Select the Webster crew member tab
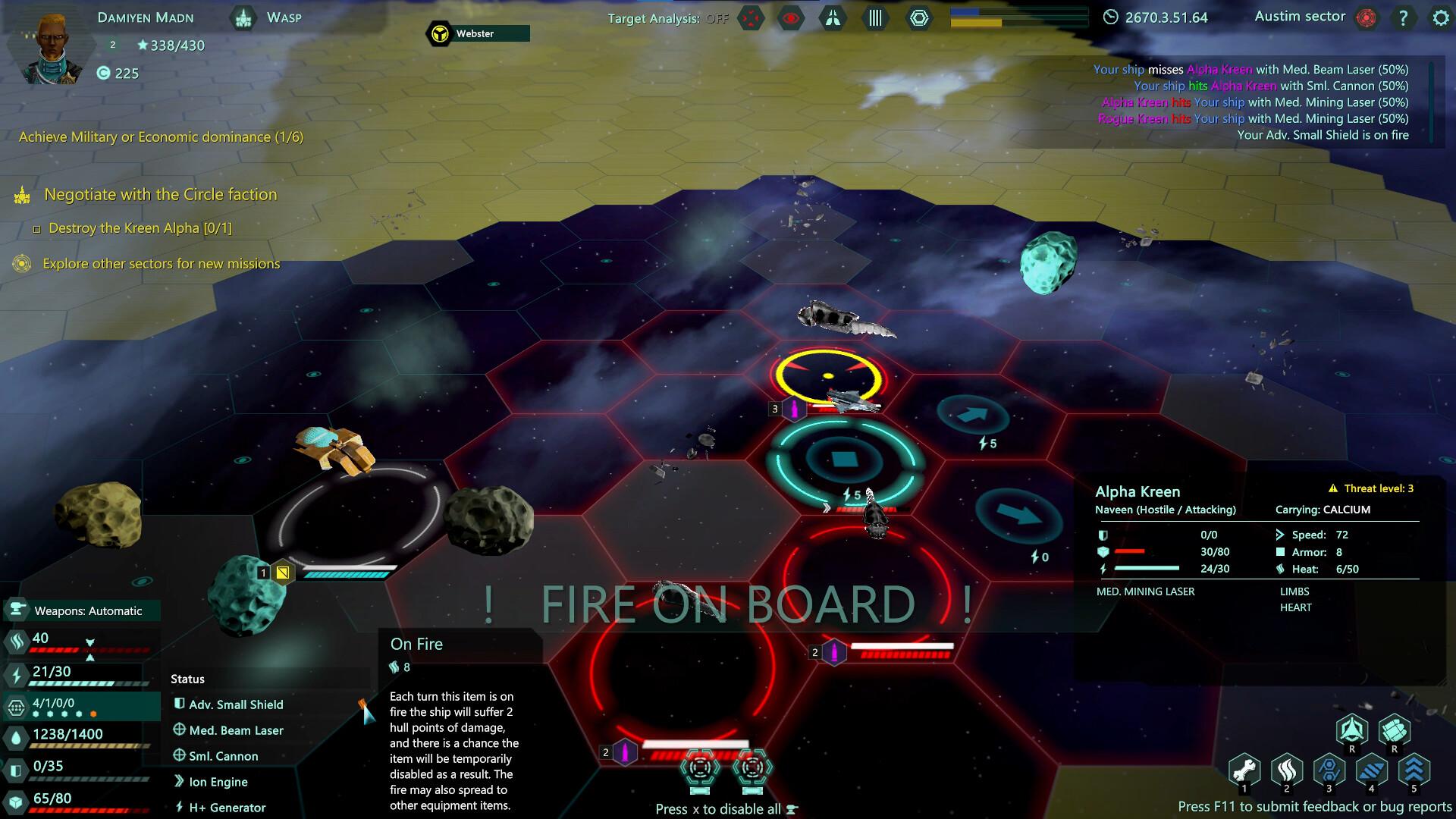1456x819 pixels. (474, 33)
